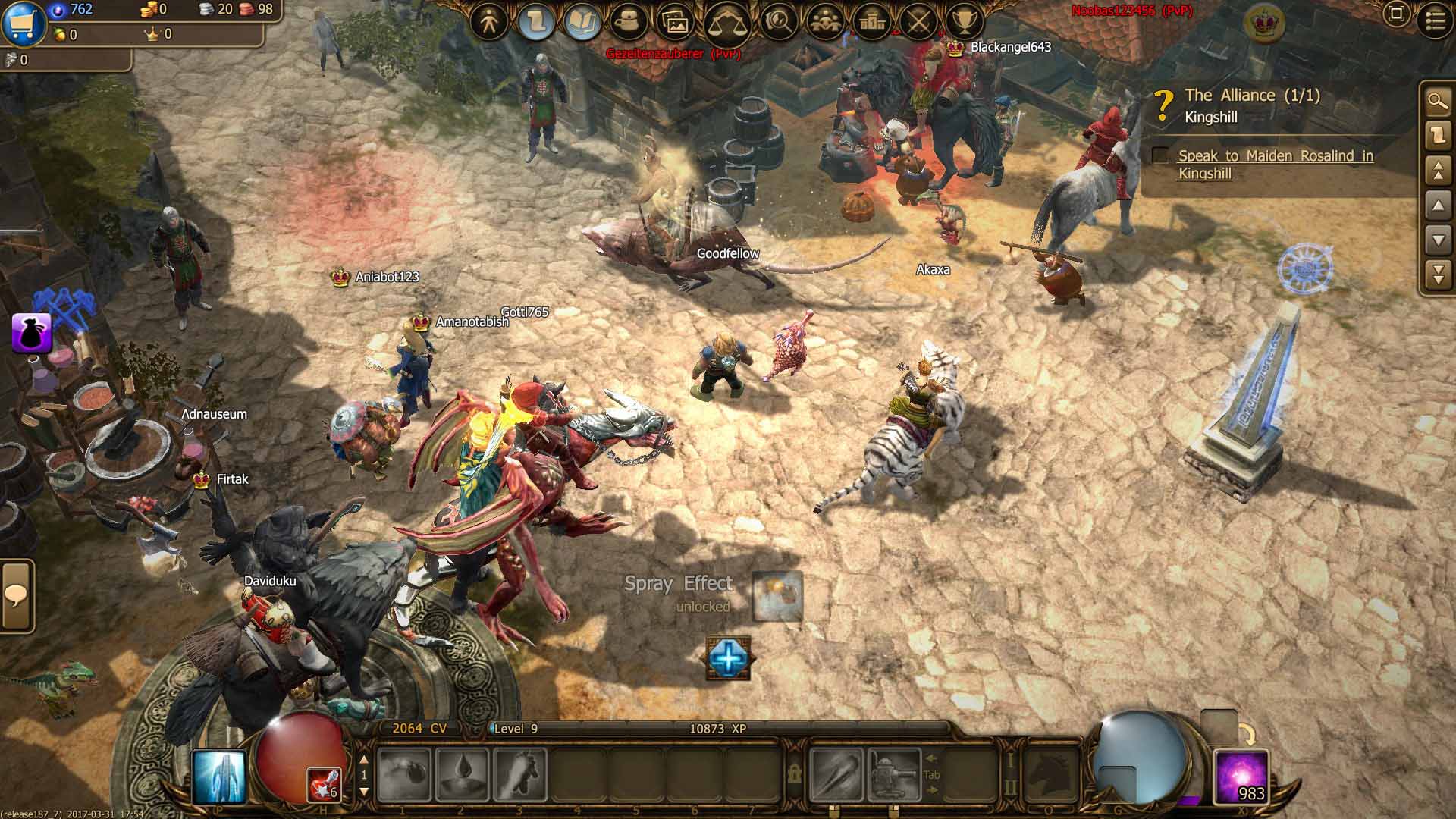Open the scales menu icon

(726, 23)
